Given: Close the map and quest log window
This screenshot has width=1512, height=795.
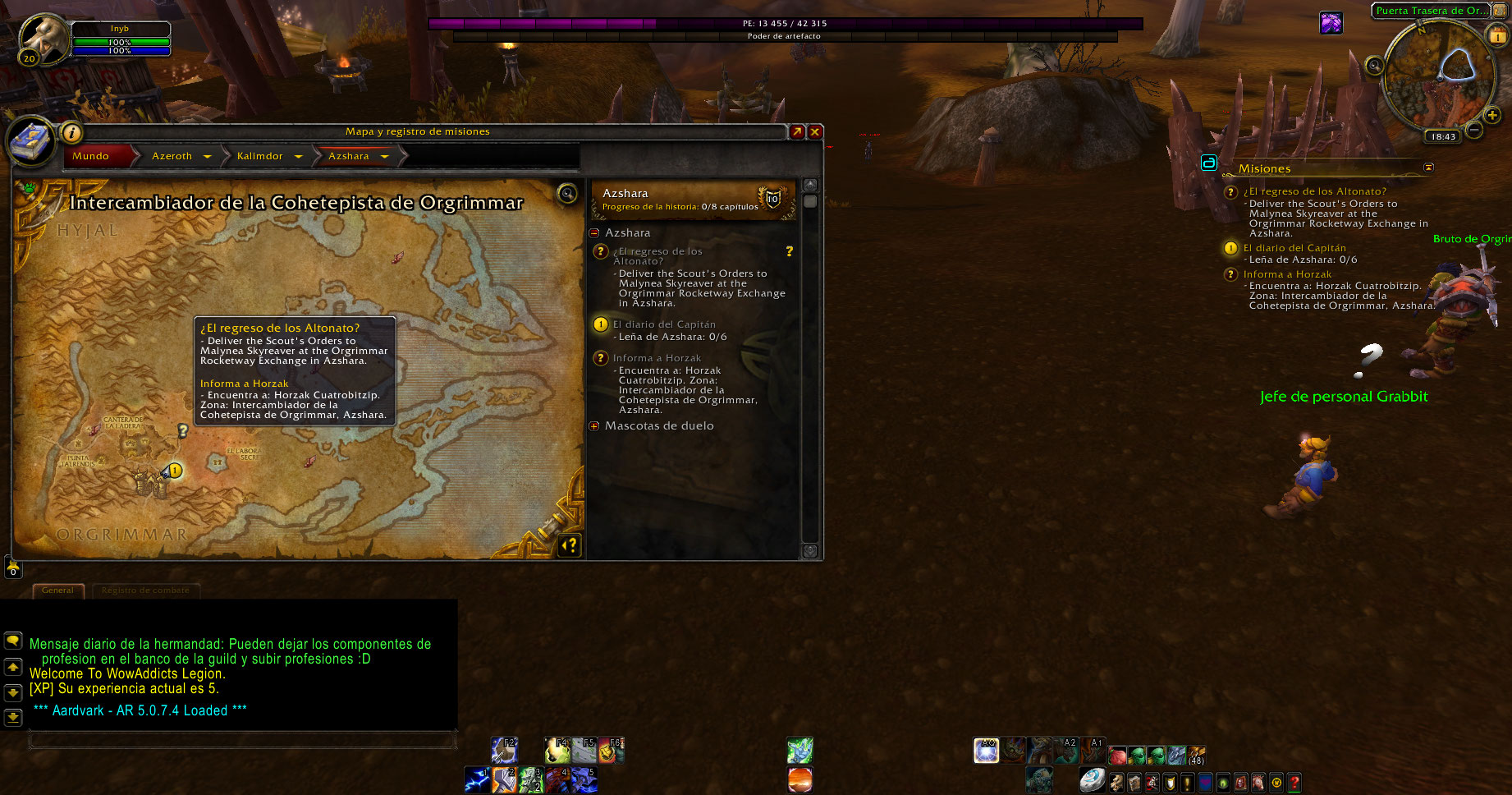Looking at the screenshot, I should coord(815,131).
